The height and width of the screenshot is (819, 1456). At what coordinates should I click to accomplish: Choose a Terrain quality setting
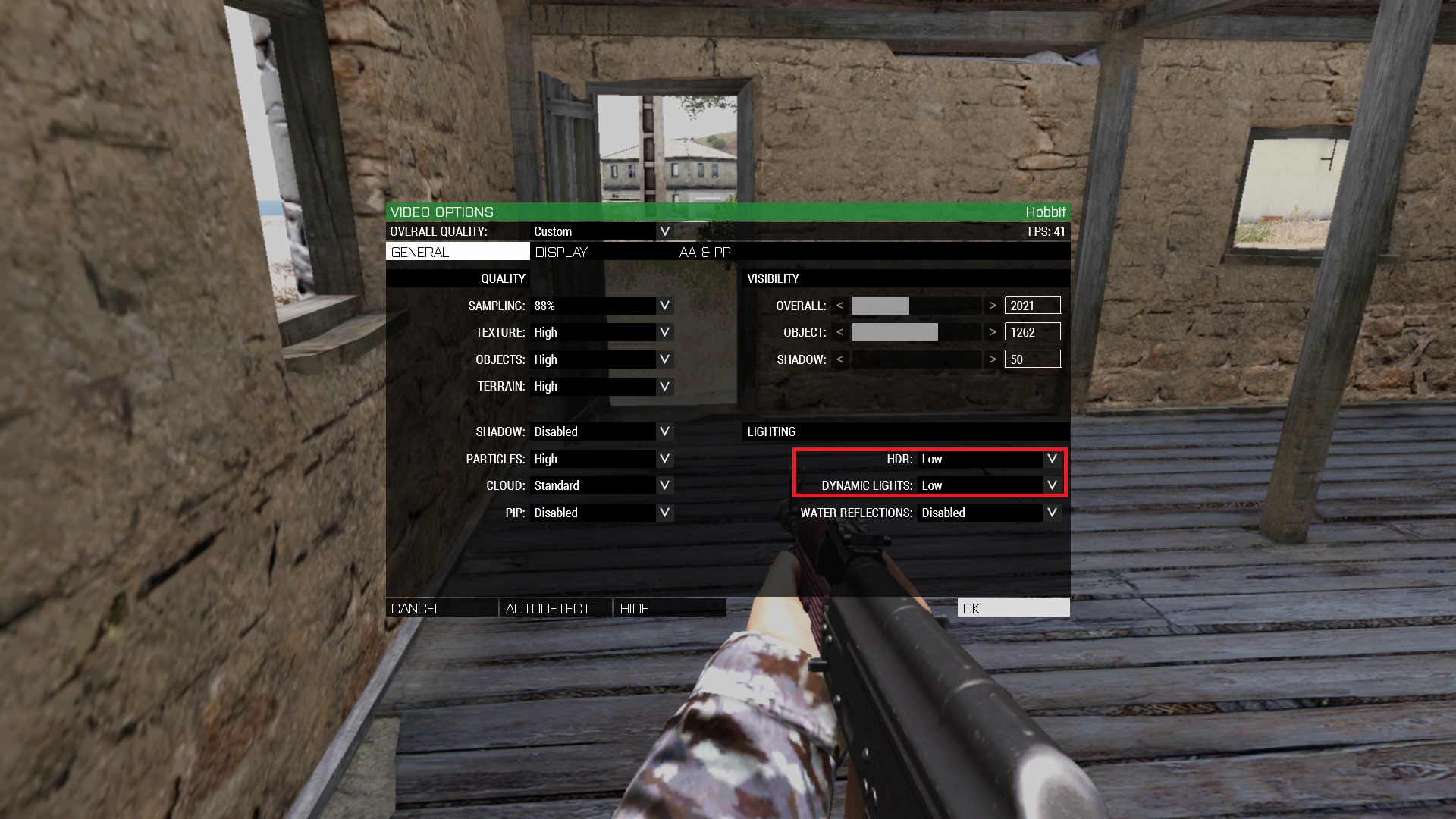coord(664,386)
